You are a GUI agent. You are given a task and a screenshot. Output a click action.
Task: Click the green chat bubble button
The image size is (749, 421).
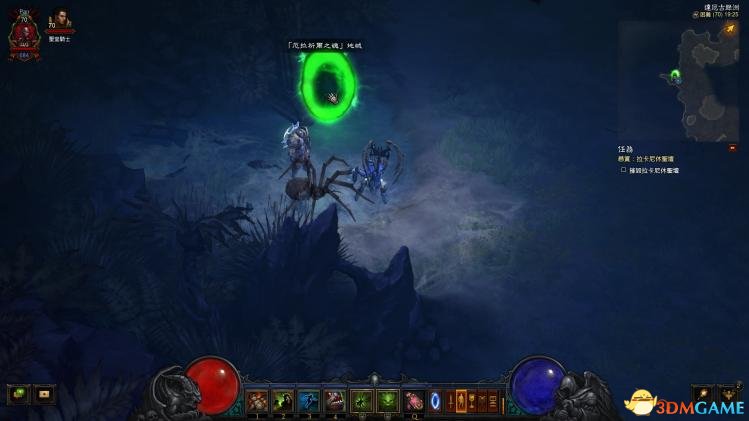click(x=19, y=393)
